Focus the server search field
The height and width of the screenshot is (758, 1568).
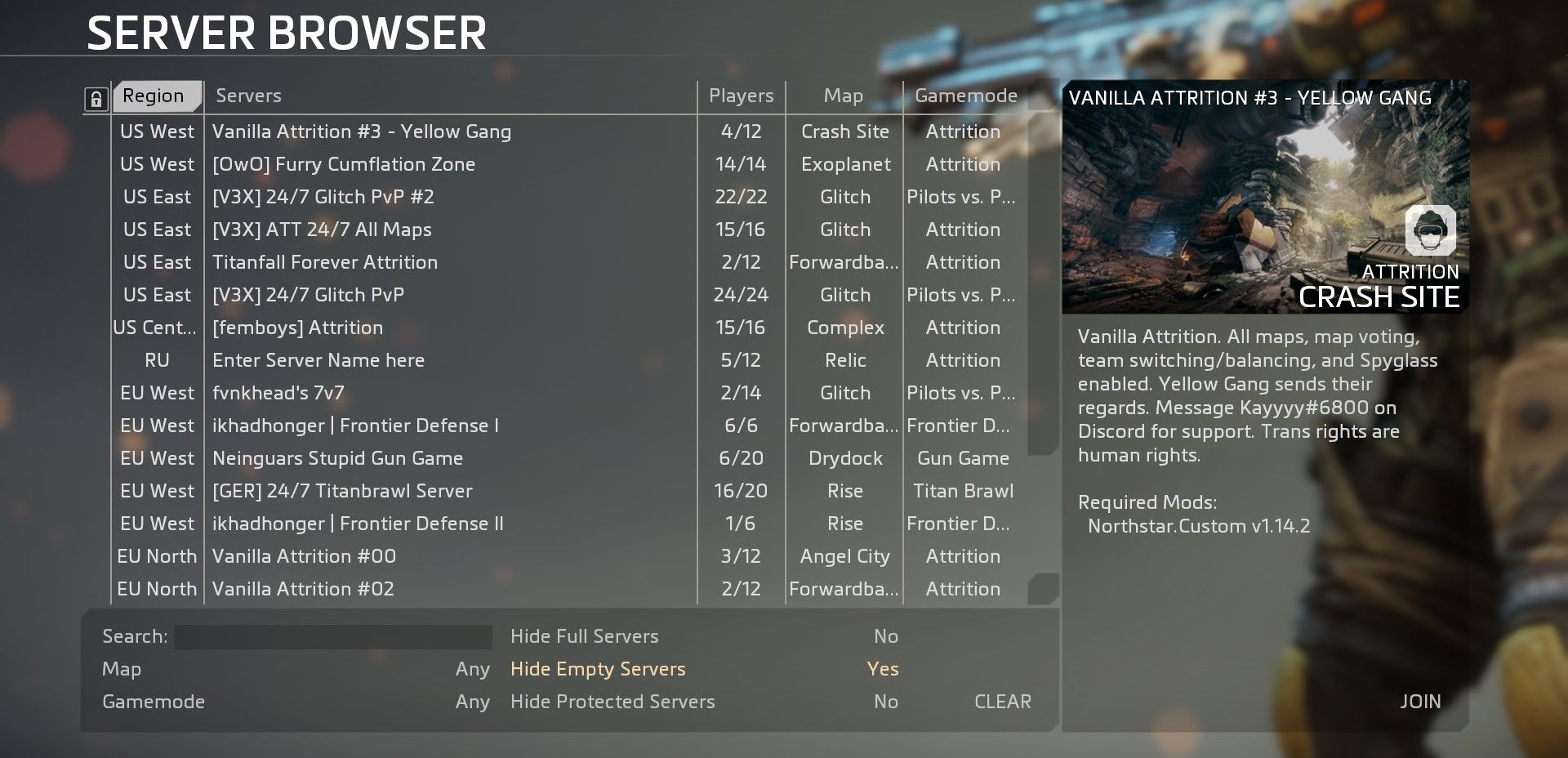(332, 636)
